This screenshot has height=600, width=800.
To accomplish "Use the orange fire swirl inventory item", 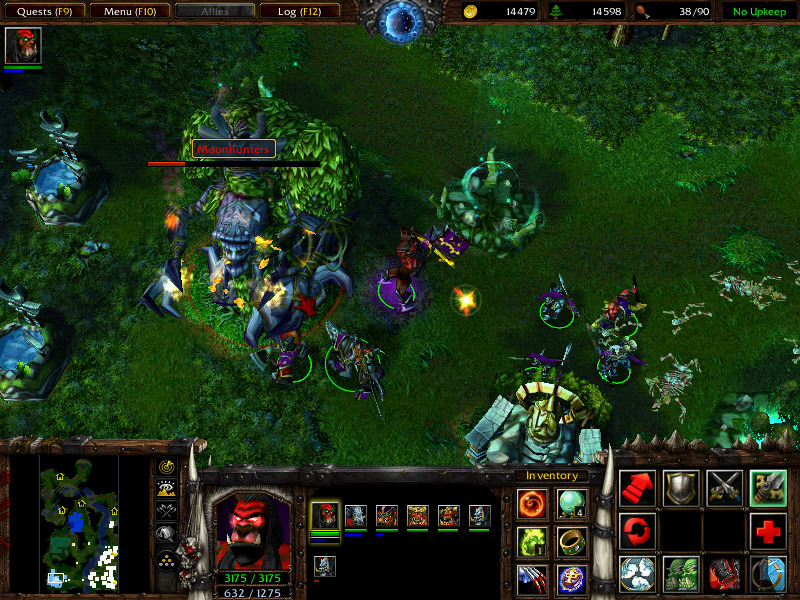I will pyautogui.click(x=532, y=503).
